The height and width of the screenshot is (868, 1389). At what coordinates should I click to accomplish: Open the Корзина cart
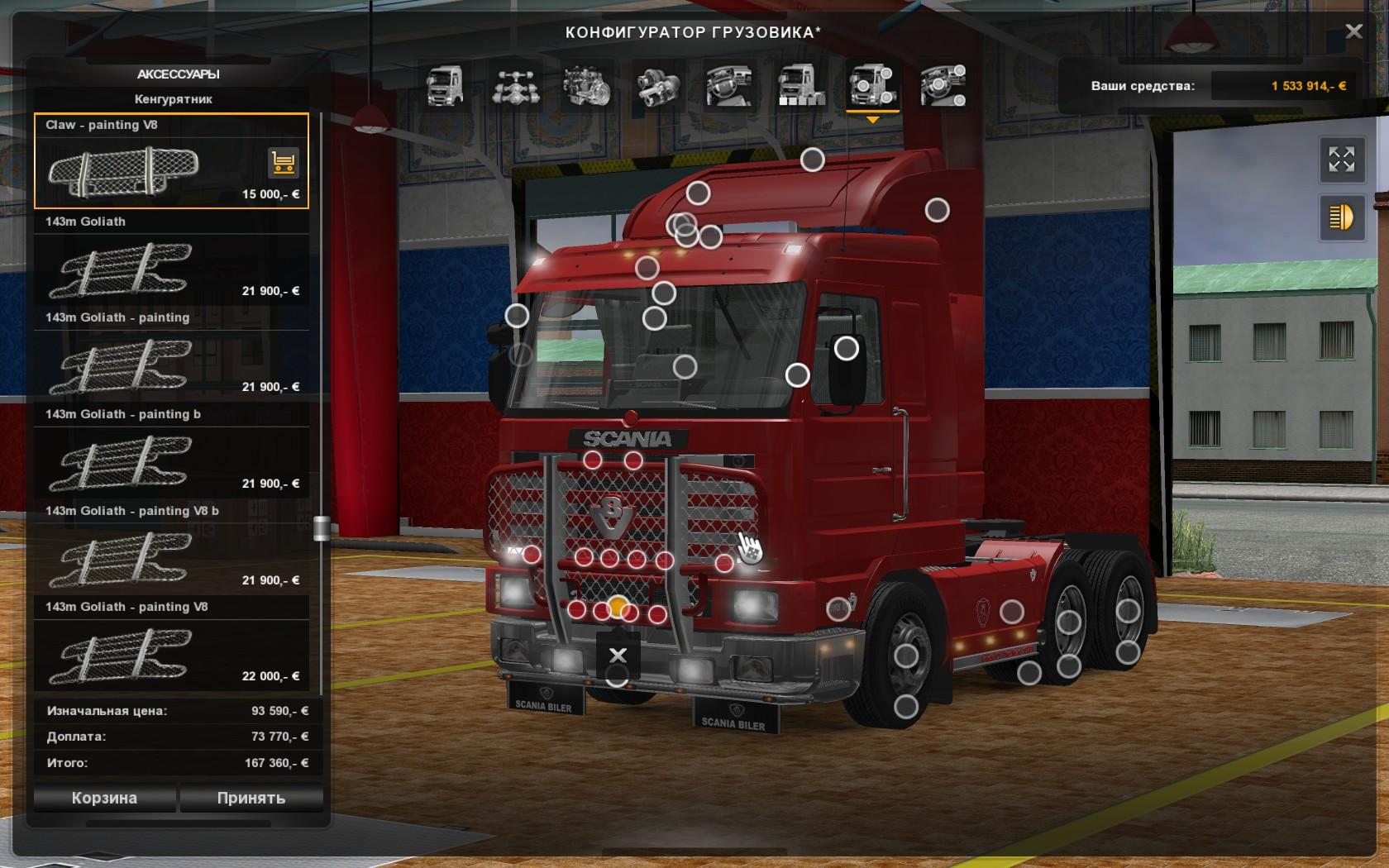coord(104,798)
